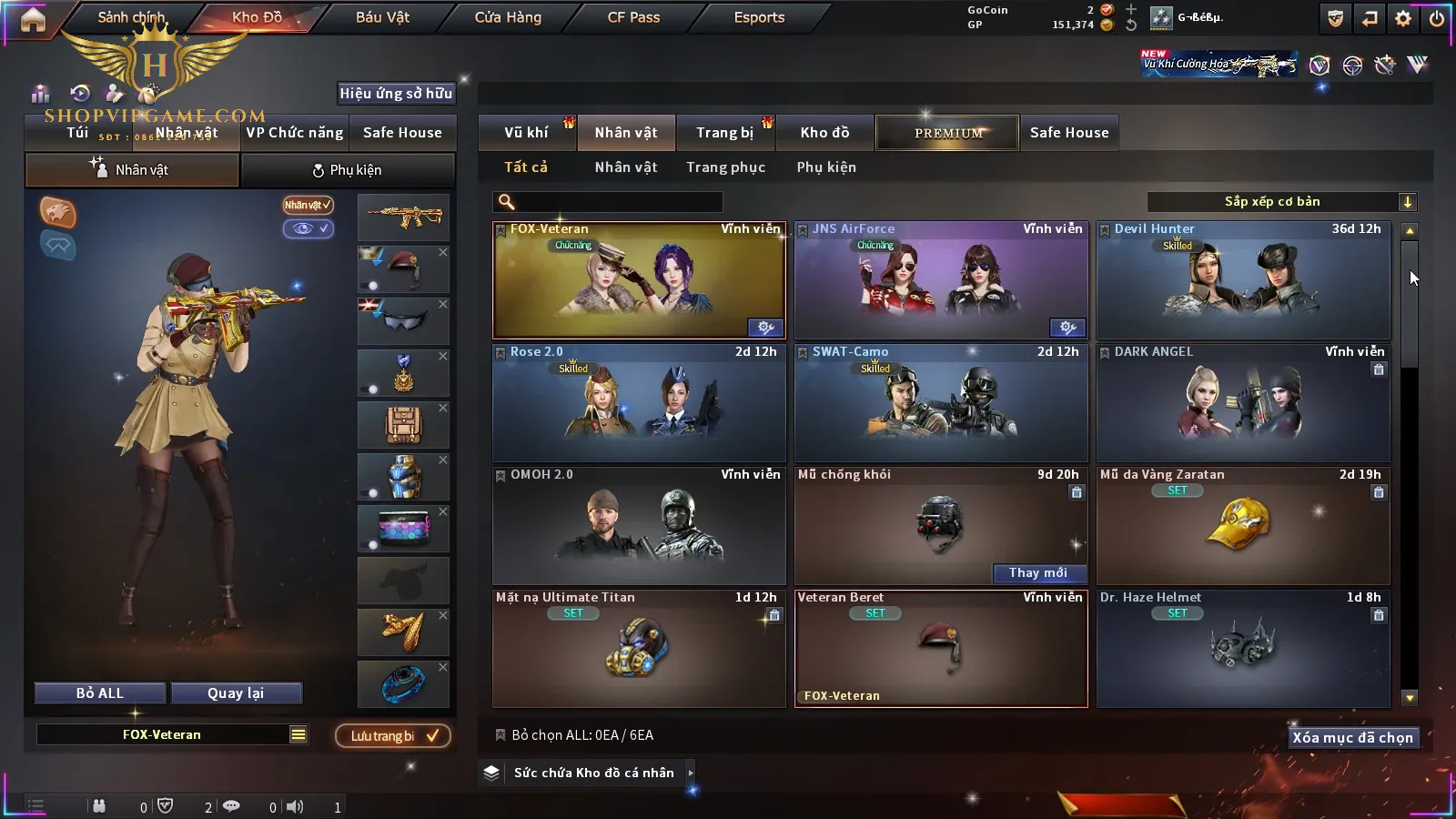Unequip everything with Bỏ ALL
This screenshot has height=819, width=1456.
(100, 693)
